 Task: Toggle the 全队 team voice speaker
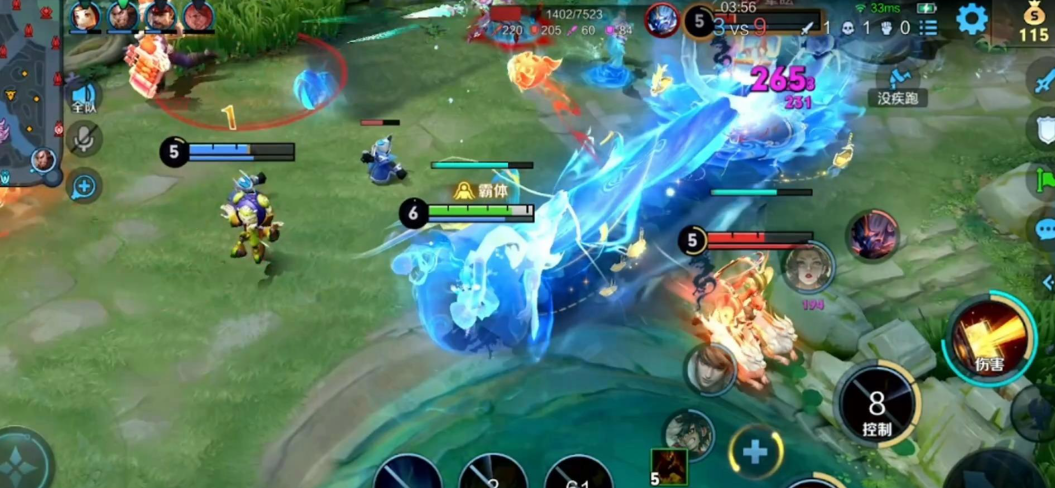click(x=84, y=97)
